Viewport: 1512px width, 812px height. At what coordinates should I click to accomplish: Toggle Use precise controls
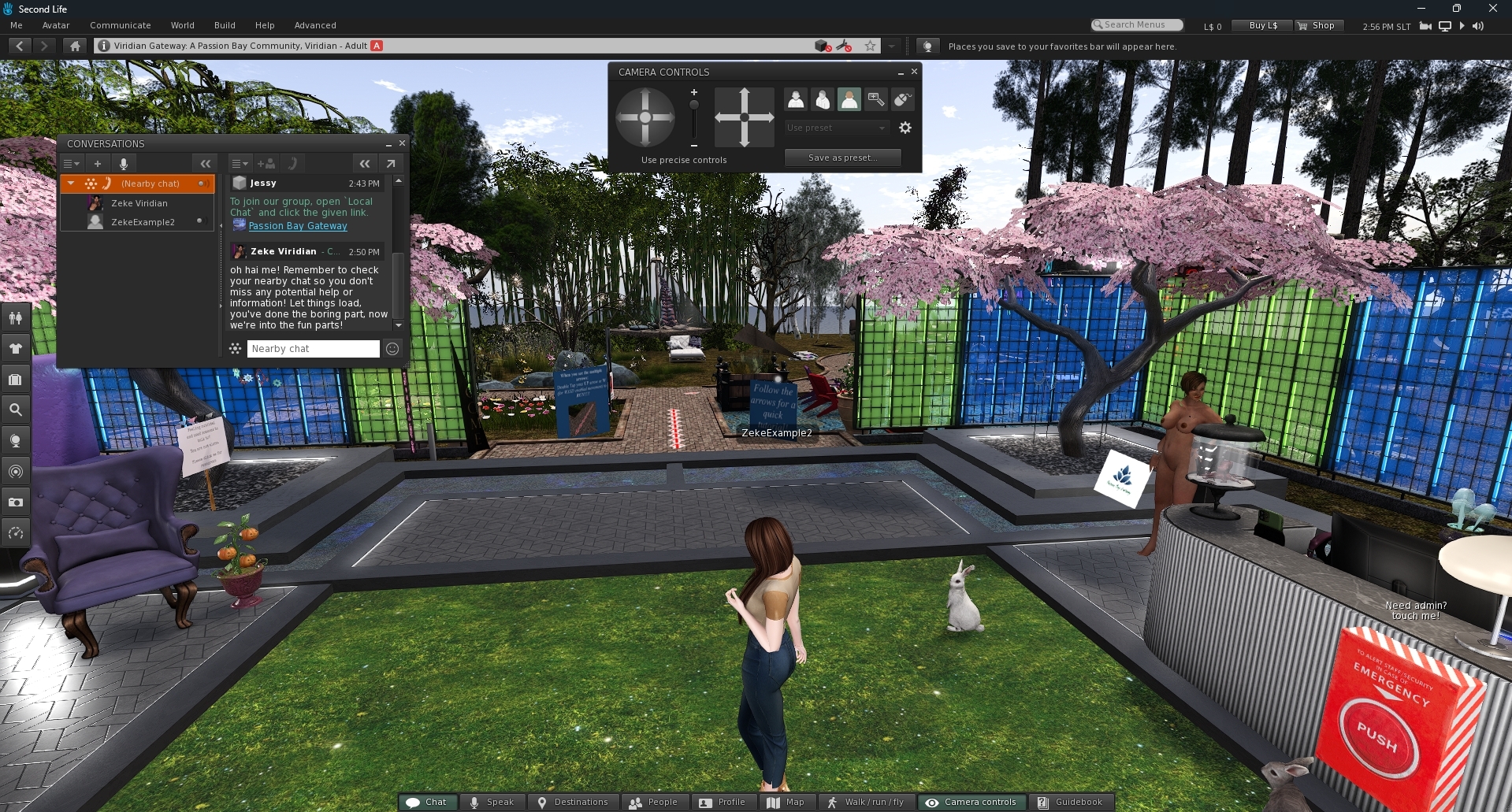(683, 160)
